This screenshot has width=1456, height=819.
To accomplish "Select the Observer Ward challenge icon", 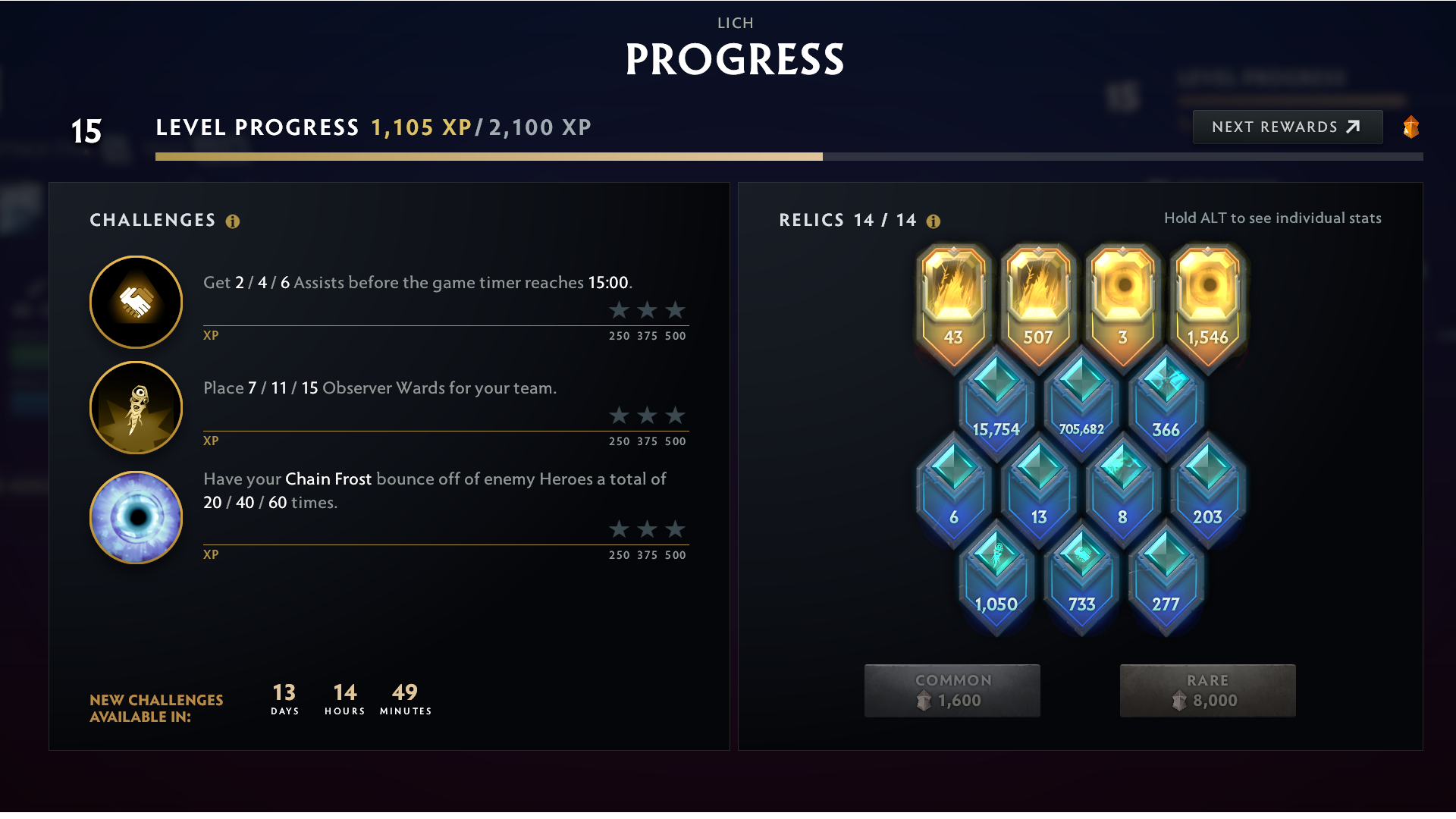I will click(135, 407).
